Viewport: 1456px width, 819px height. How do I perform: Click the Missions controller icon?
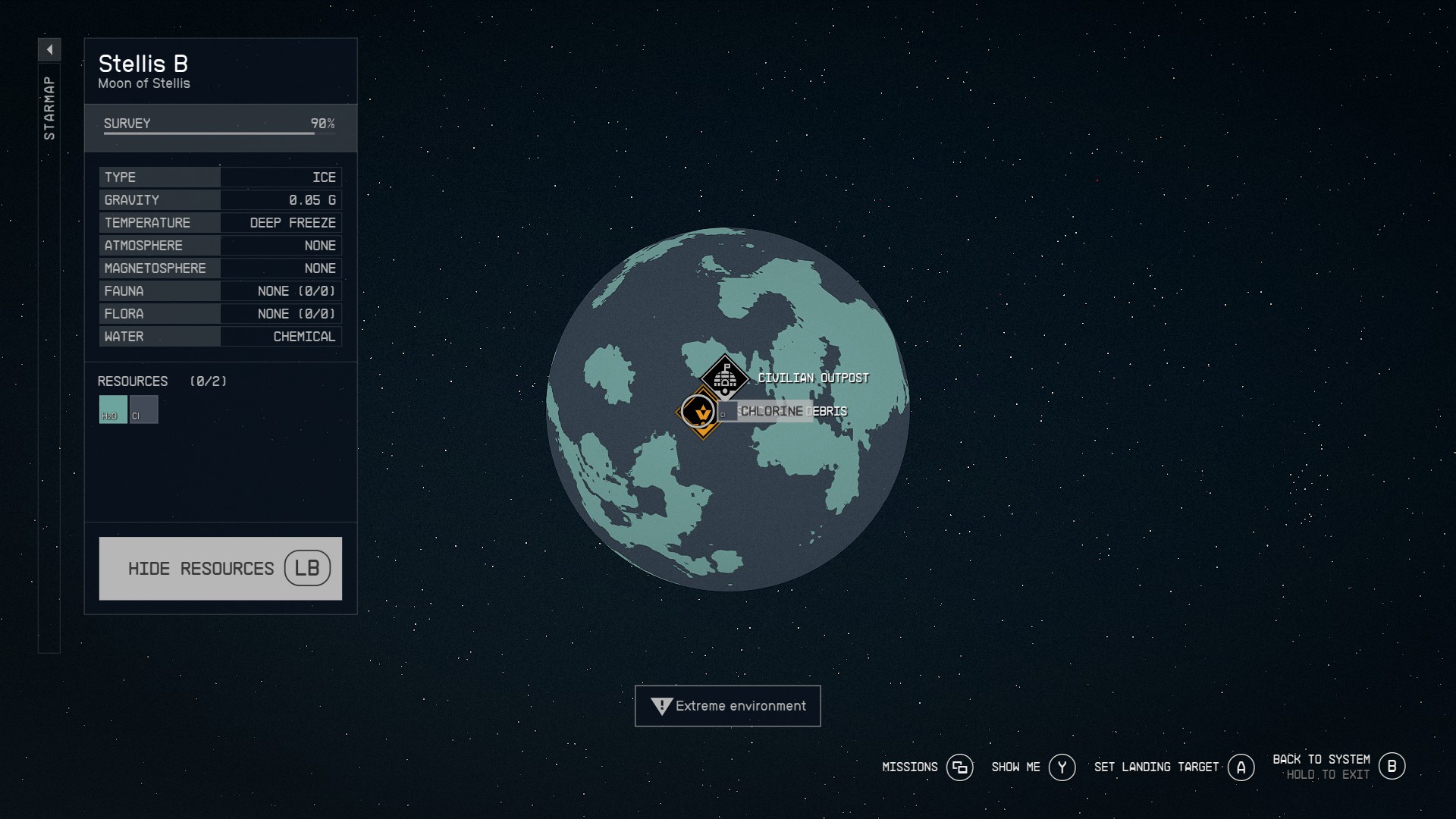[959, 767]
